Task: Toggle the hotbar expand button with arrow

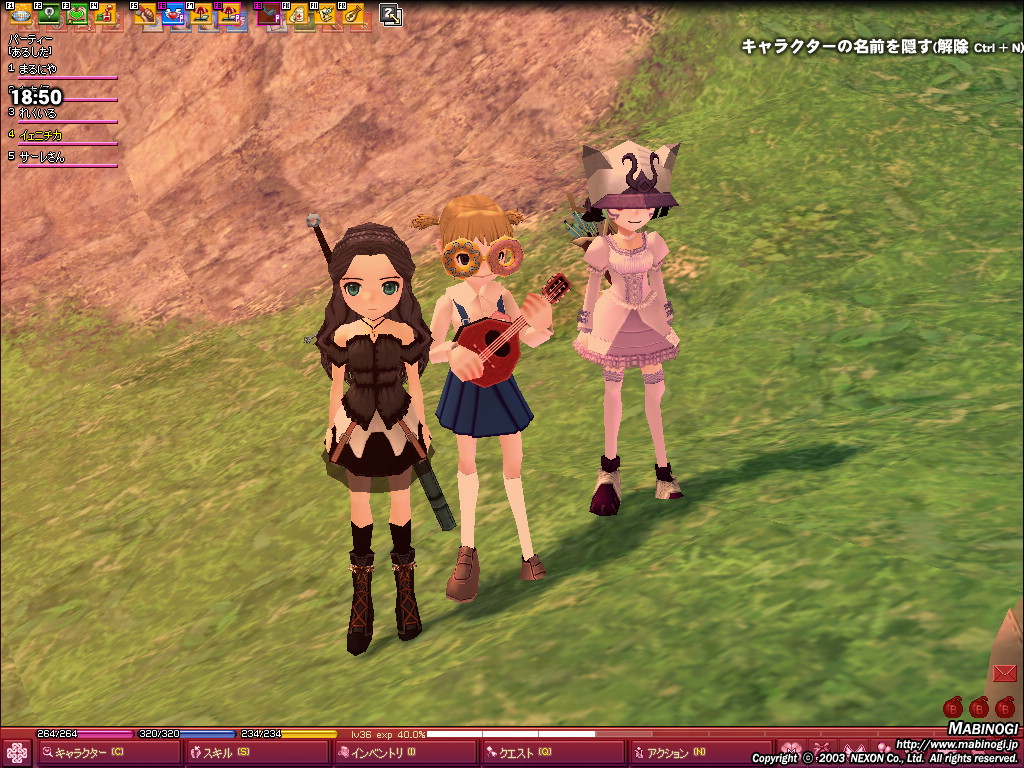Action: [391, 15]
